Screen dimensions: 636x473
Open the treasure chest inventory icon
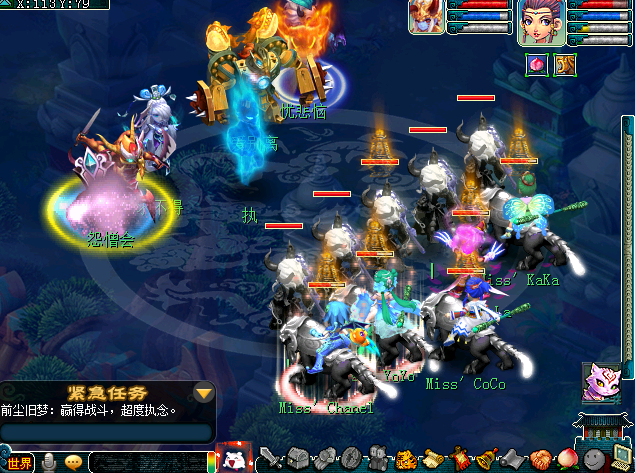(298, 459)
